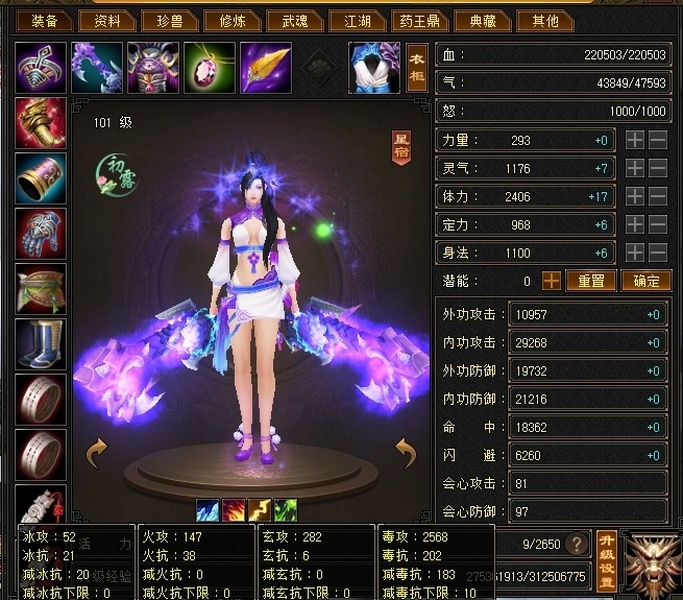683x600 pixels.
Task: Open the 衣柜 wardrobe button
Action: point(417,67)
